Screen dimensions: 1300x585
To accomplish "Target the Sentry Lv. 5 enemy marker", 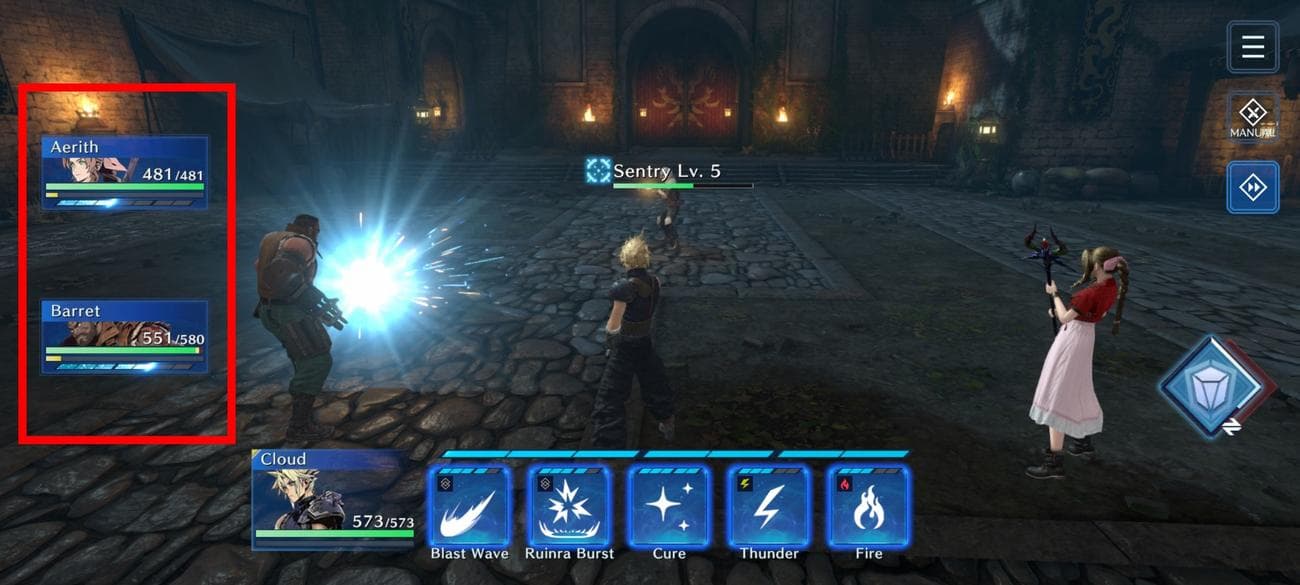I will [x=598, y=171].
